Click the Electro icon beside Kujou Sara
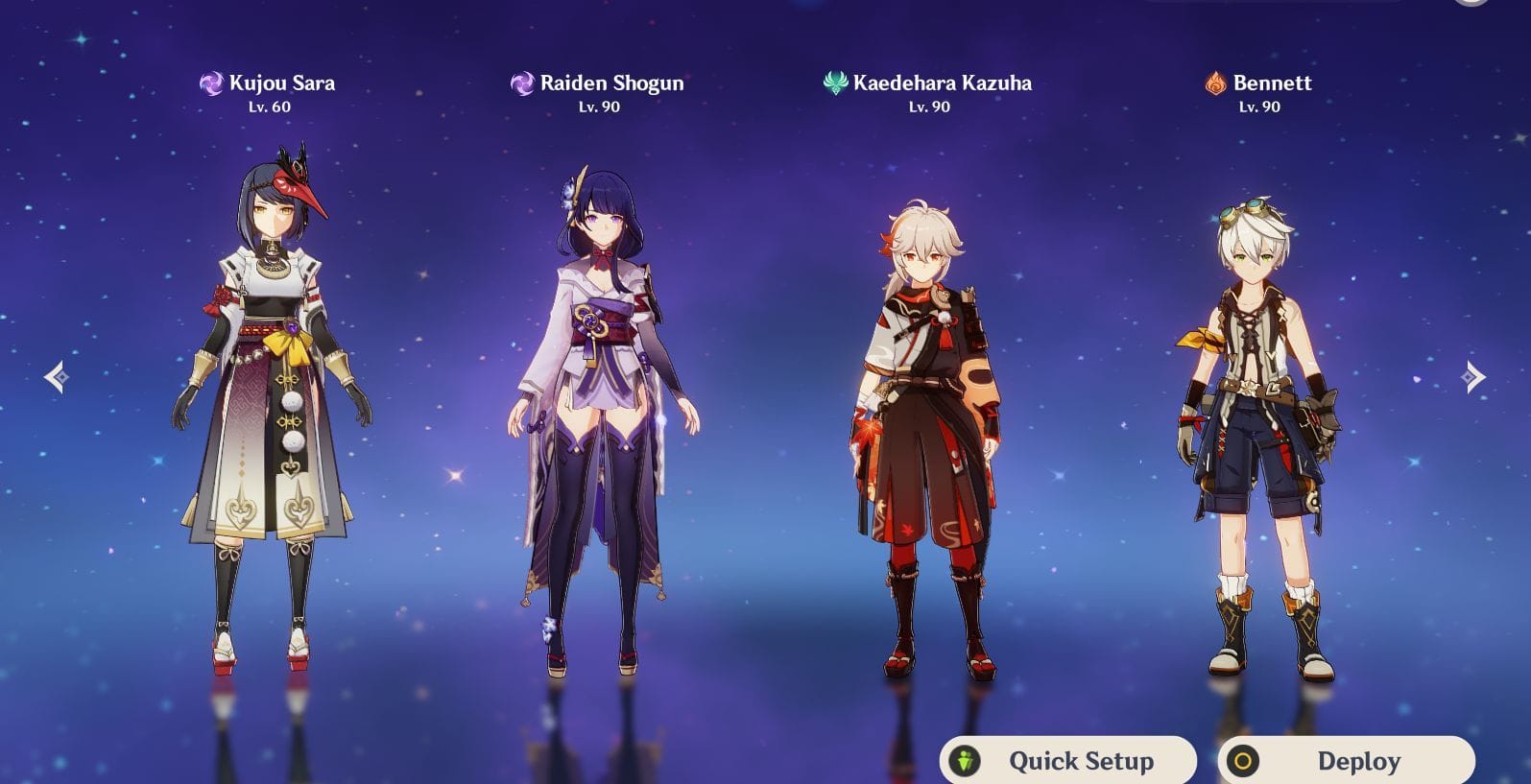Image resolution: width=1531 pixels, height=784 pixels. pos(211,83)
